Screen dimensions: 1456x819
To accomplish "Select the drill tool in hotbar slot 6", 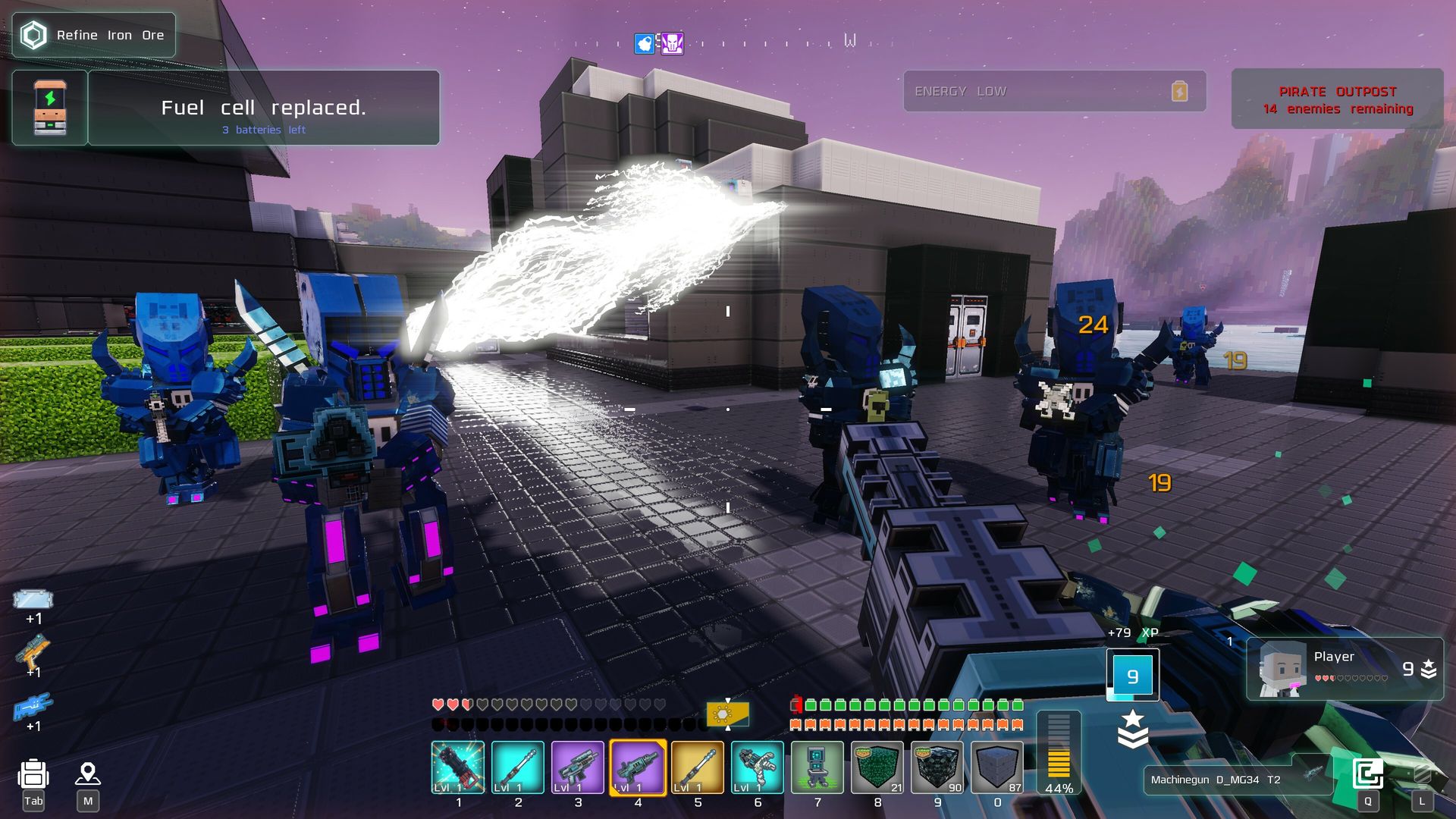I will pyautogui.click(x=757, y=767).
